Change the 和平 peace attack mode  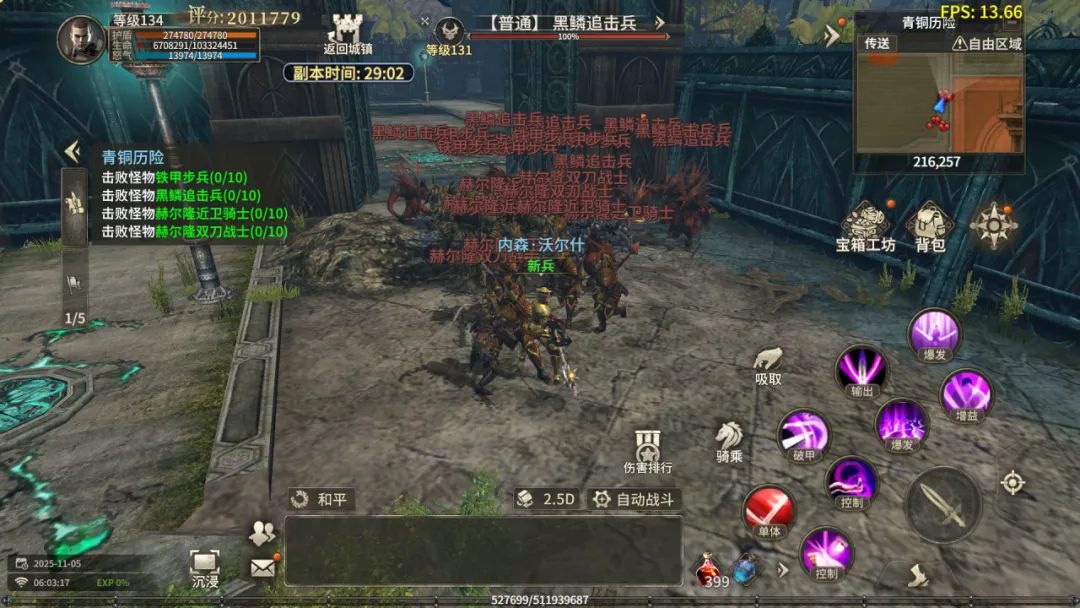320,499
